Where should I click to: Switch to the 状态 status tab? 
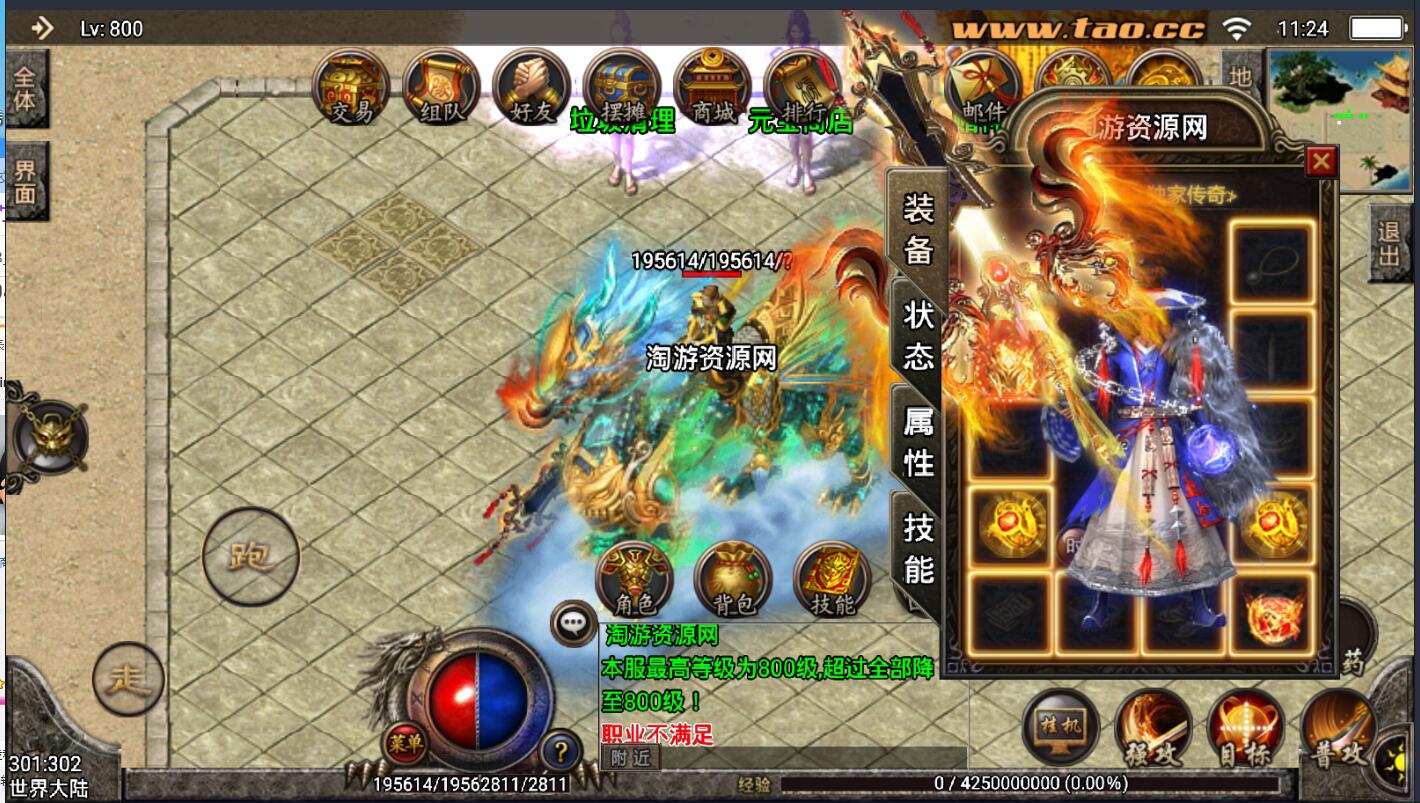click(x=918, y=335)
